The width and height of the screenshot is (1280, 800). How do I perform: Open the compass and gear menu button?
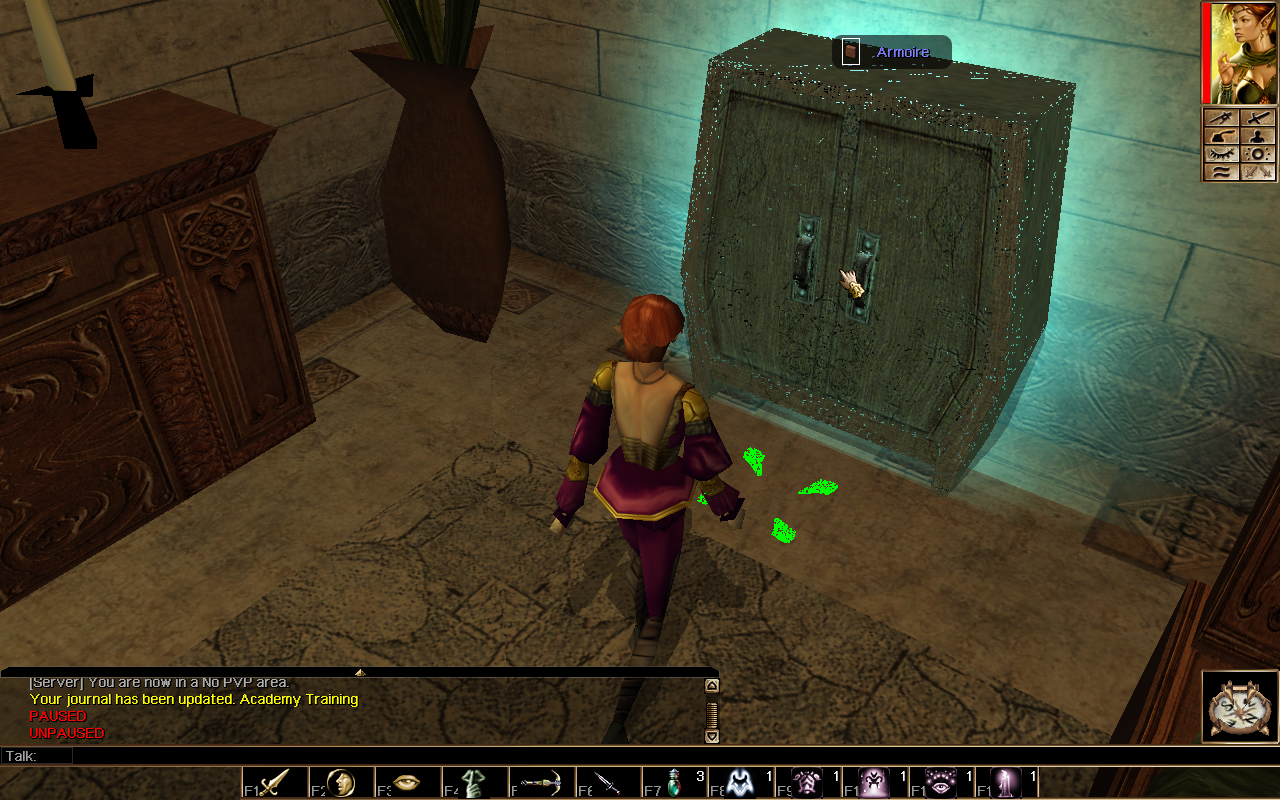coord(1240,707)
